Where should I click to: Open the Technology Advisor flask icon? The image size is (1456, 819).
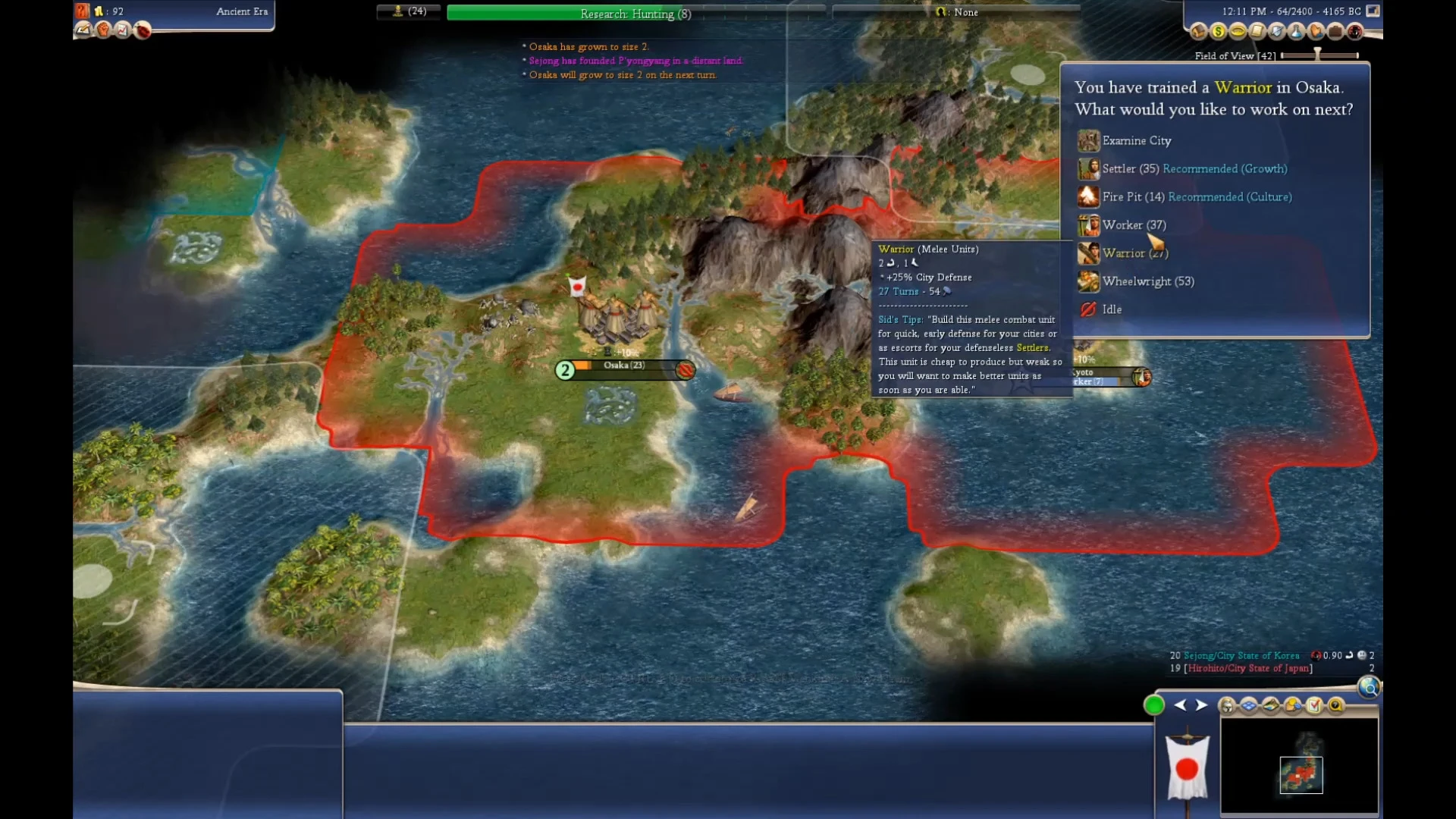click(x=1297, y=32)
